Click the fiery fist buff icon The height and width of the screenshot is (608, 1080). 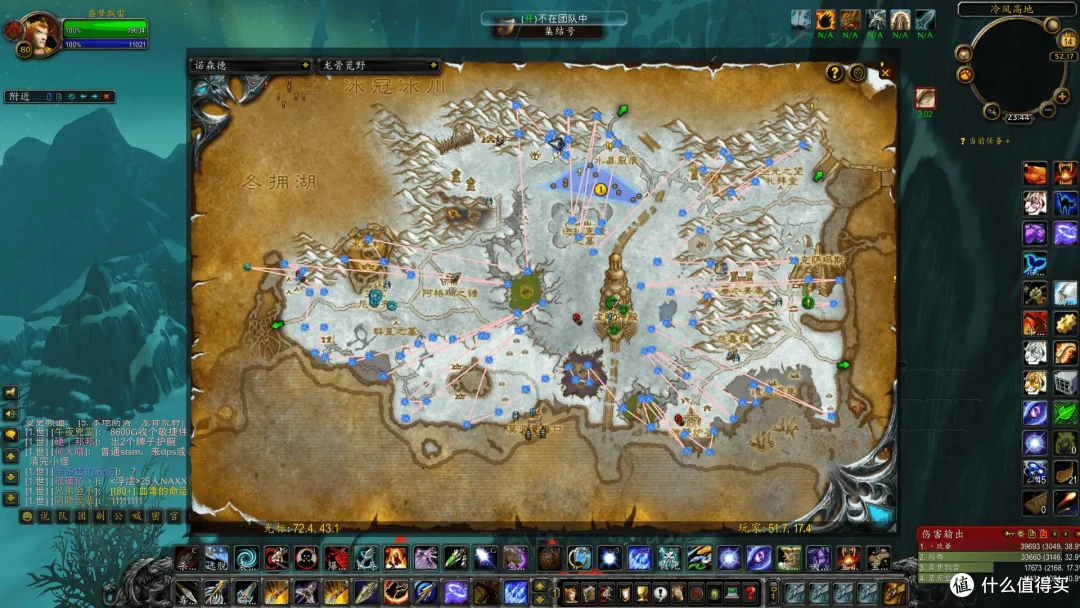click(825, 20)
